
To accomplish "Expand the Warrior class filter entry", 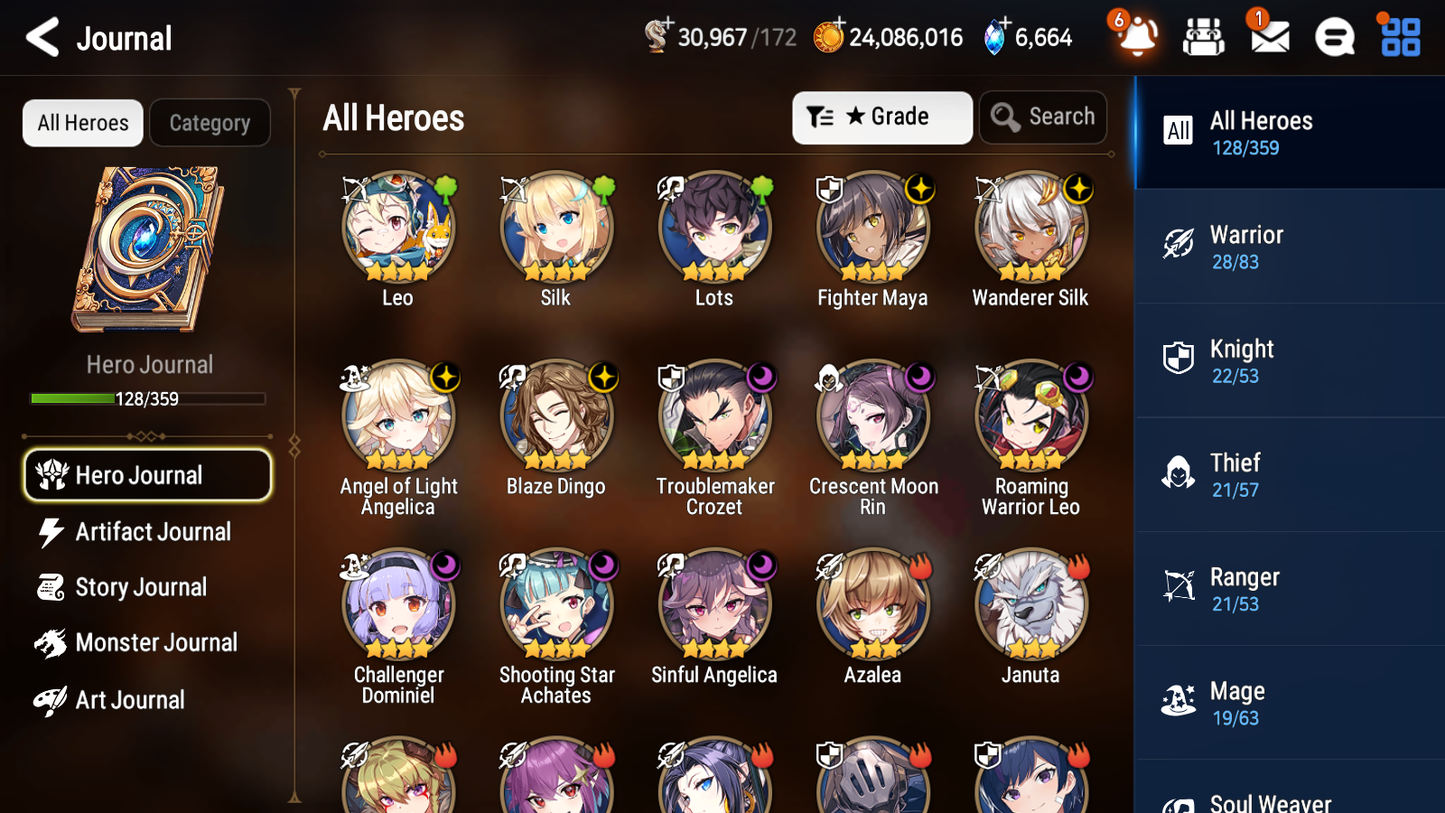I will click(x=1289, y=246).
